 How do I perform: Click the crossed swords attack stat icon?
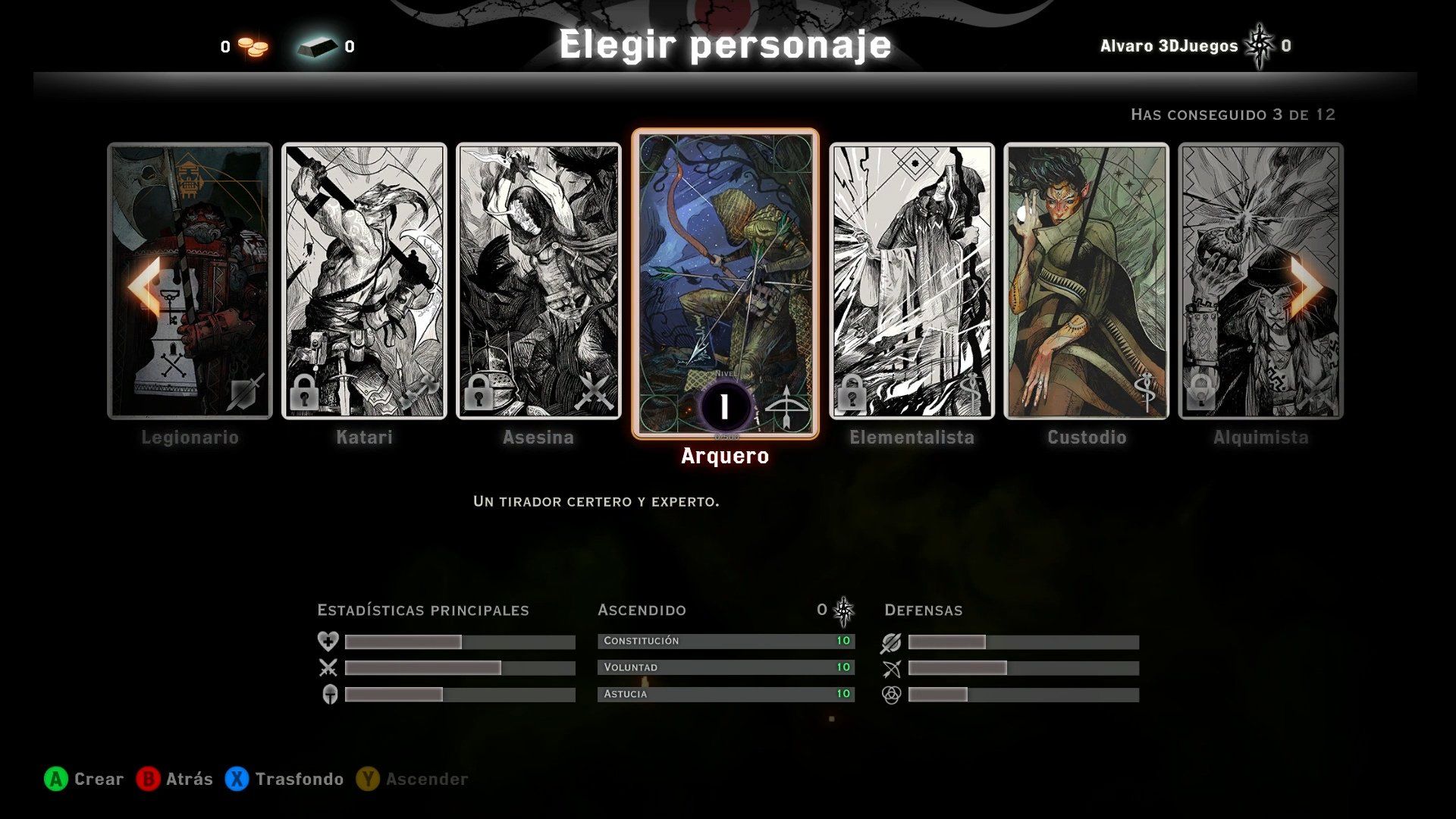pos(326,667)
